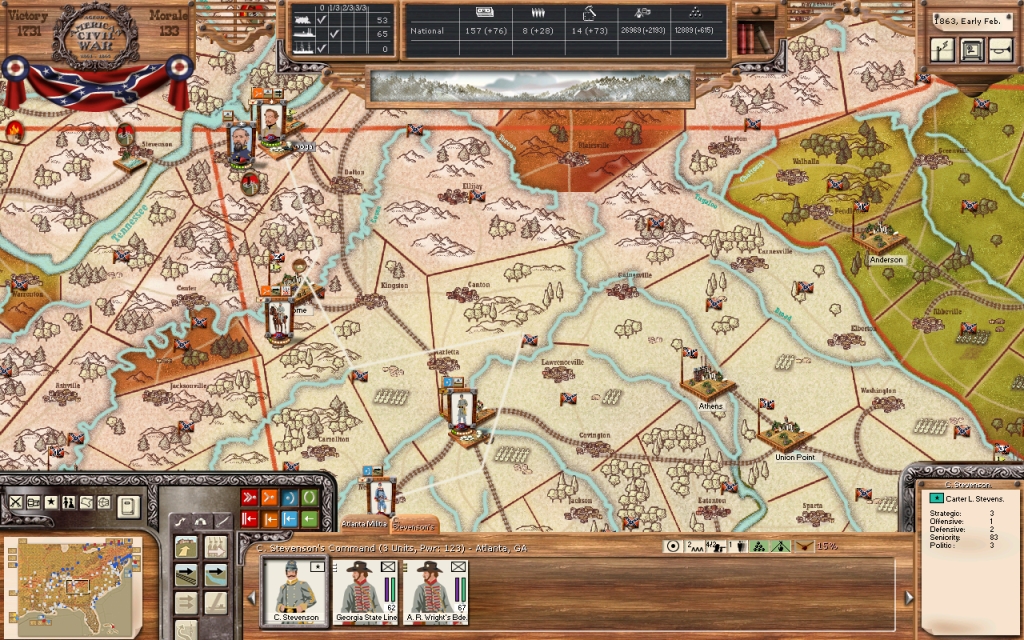The height and width of the screenshot is (640, 1024).
Task: Toggle the crossed sabers map filter
Action: (16, 502)
